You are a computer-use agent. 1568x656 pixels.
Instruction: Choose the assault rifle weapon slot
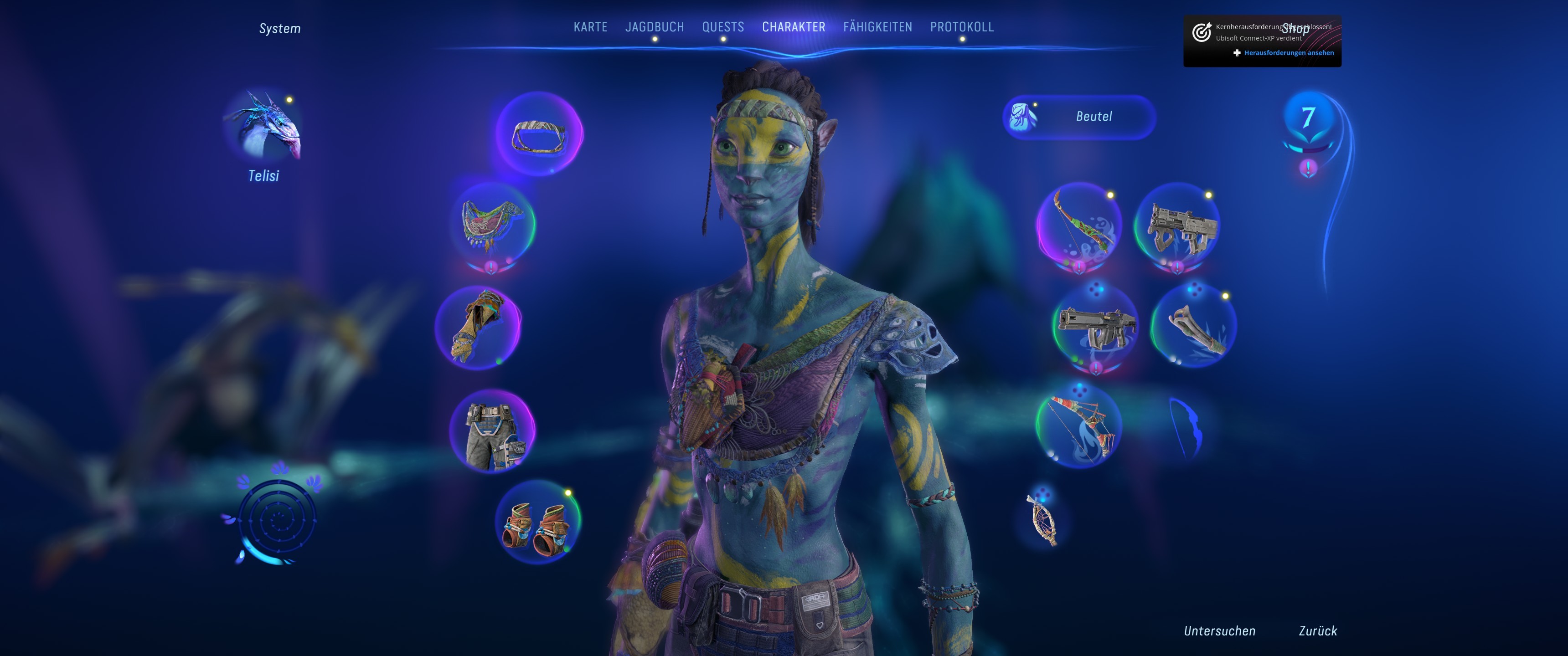[x=1095, y=327]
